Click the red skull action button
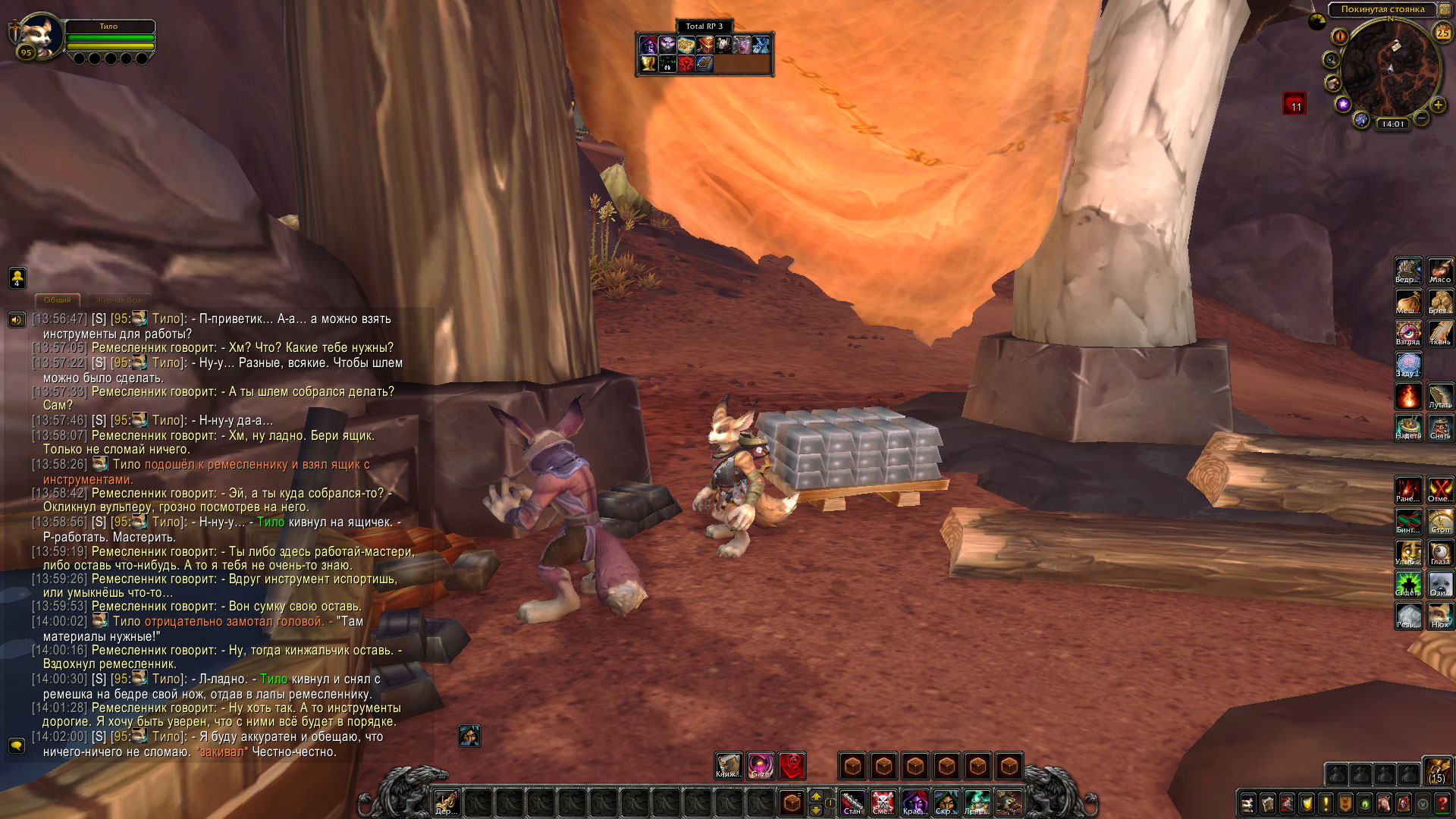 click(x=792, y=766)
